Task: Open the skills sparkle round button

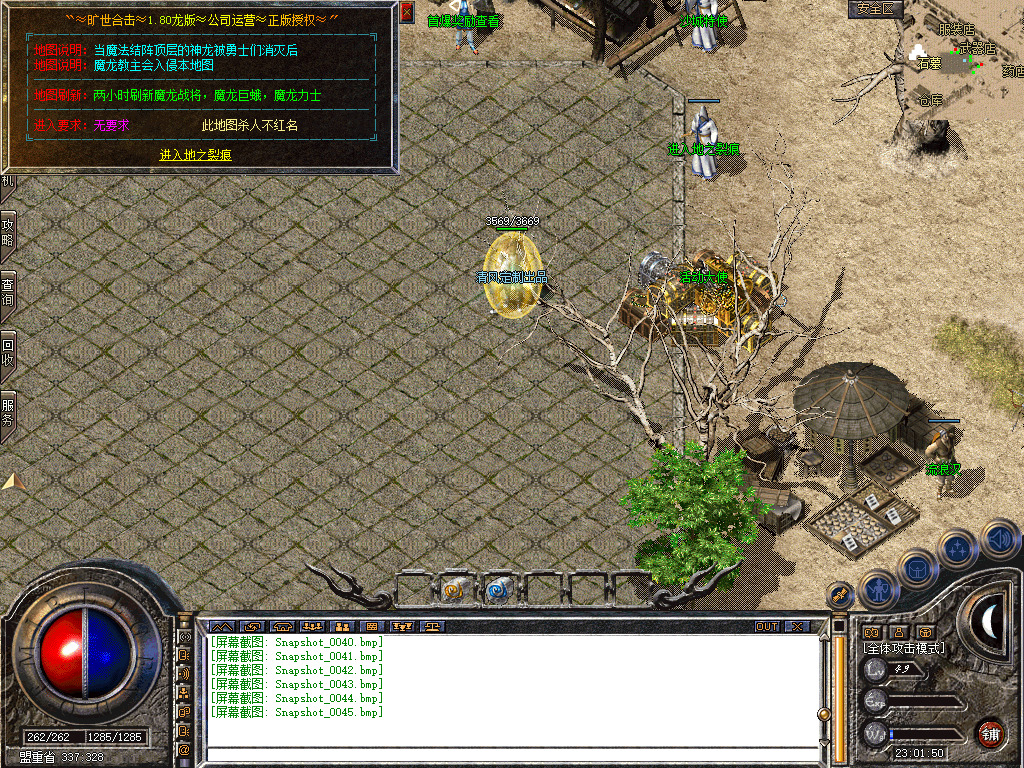Action: 958,548
